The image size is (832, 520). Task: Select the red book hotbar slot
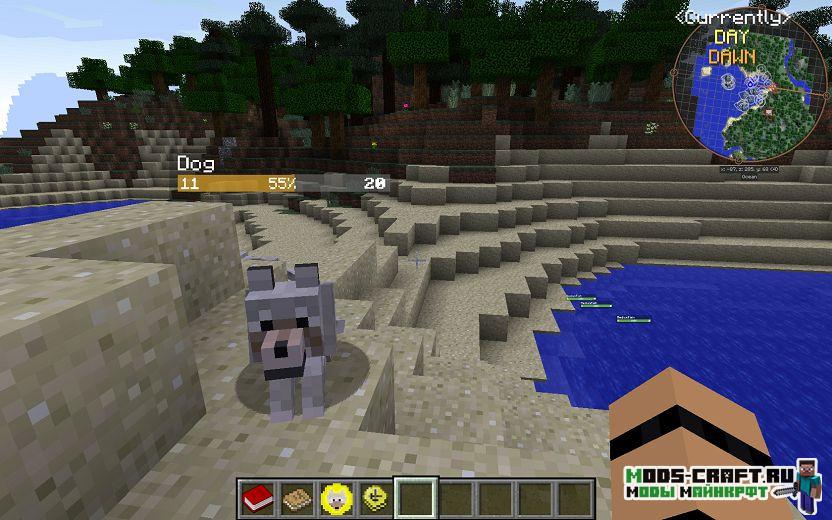coord(254,497)
